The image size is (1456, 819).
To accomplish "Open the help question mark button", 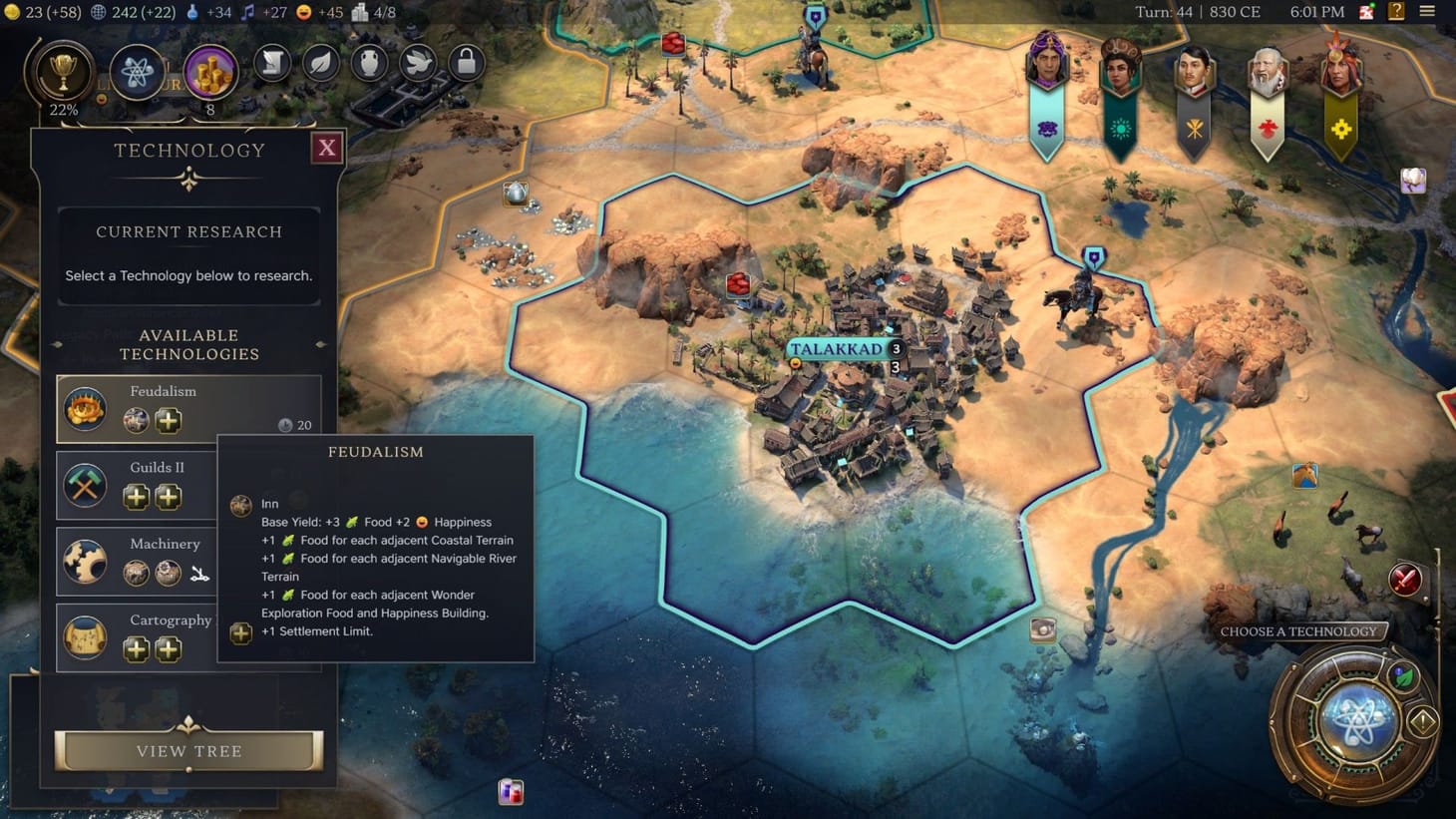I will (x=1396, y=12).
